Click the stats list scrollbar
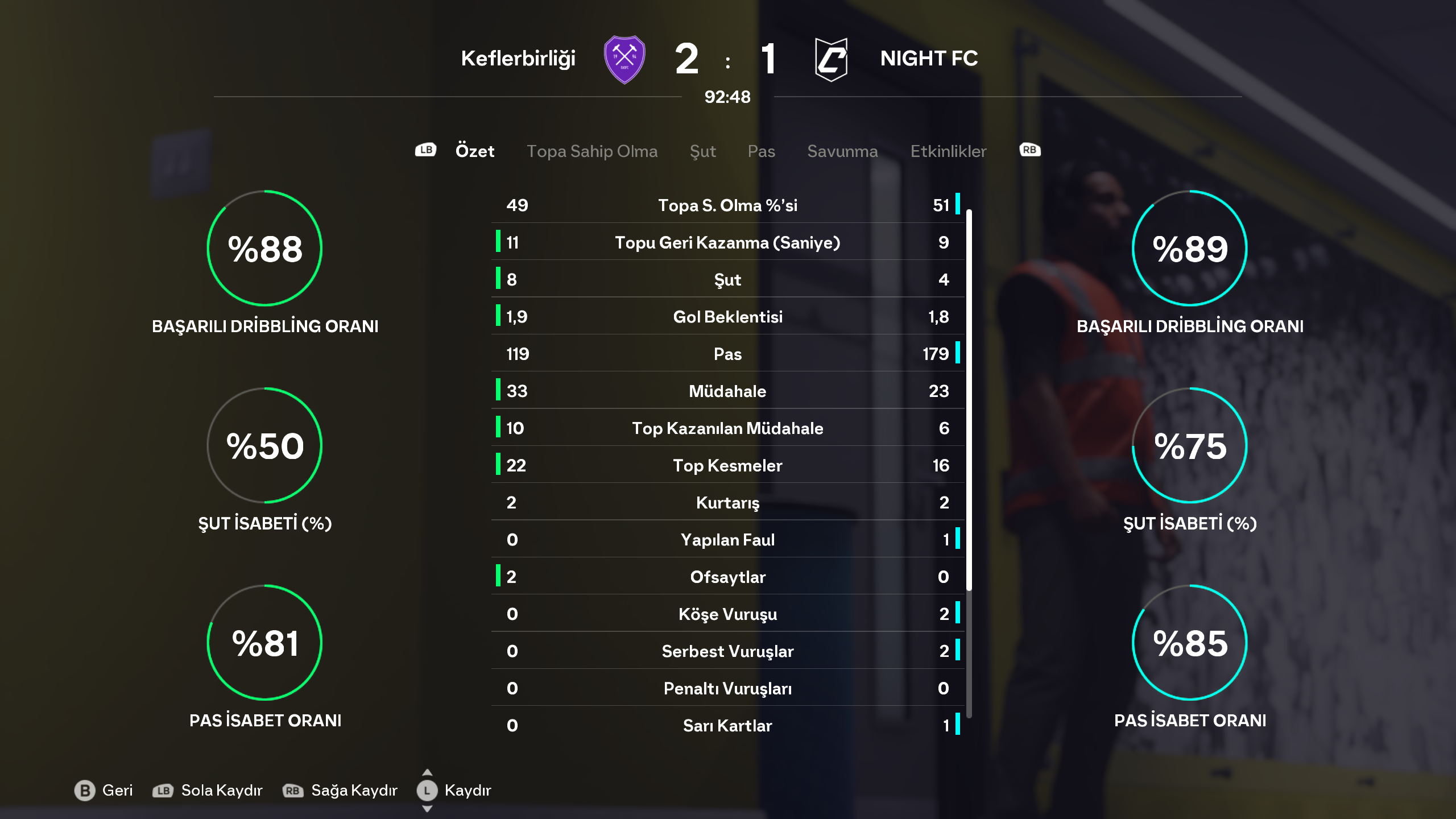Viewport: 1456px width, 819px height. (969, 398)
